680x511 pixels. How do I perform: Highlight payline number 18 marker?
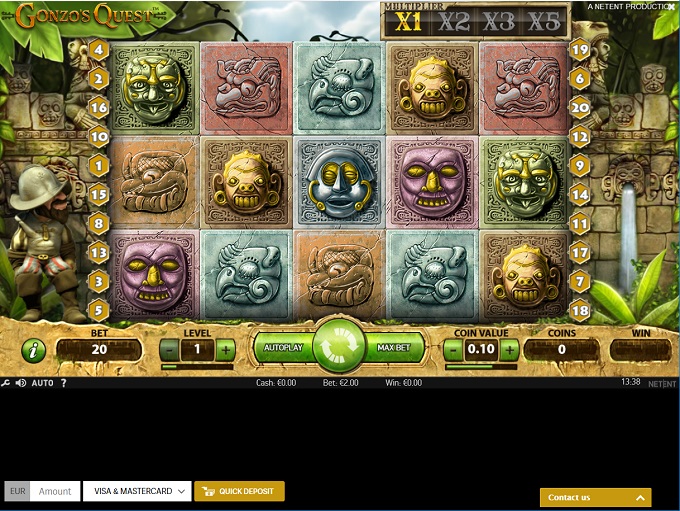point(580,311)
